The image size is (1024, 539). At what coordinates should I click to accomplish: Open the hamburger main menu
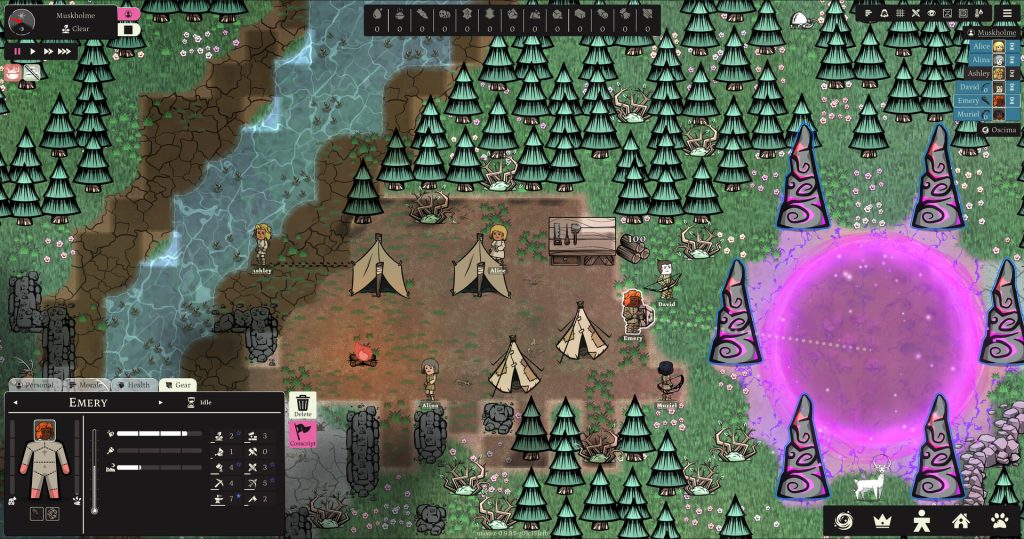click(1007, 13)
